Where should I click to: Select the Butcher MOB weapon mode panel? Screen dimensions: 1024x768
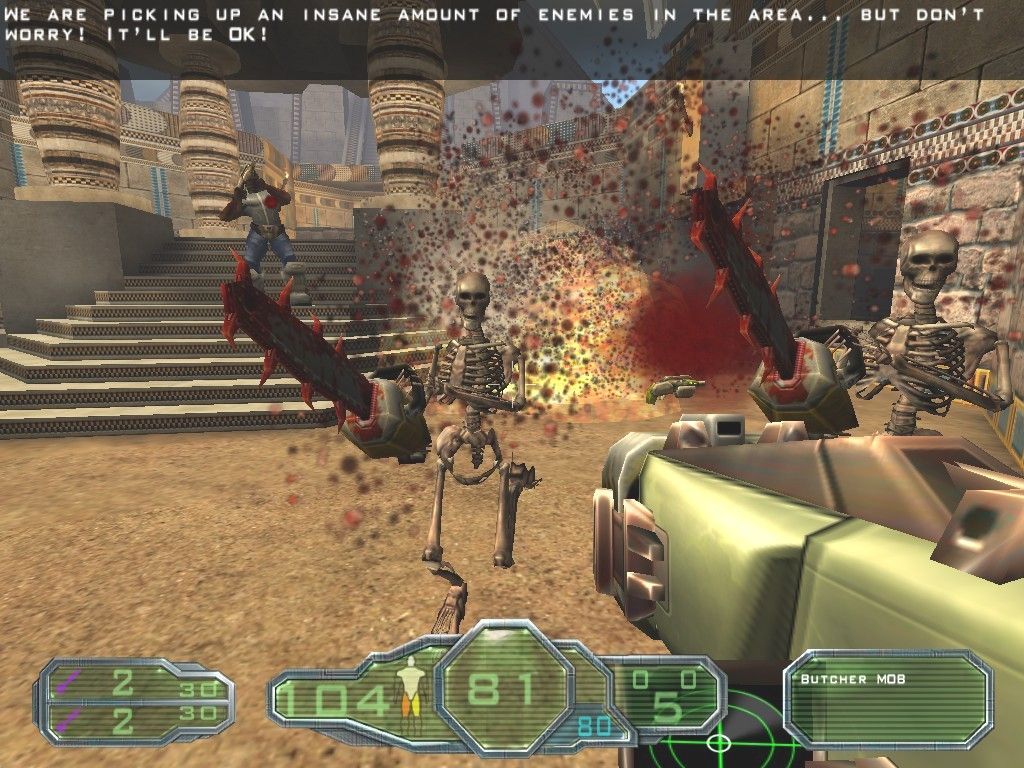[886, 699]
